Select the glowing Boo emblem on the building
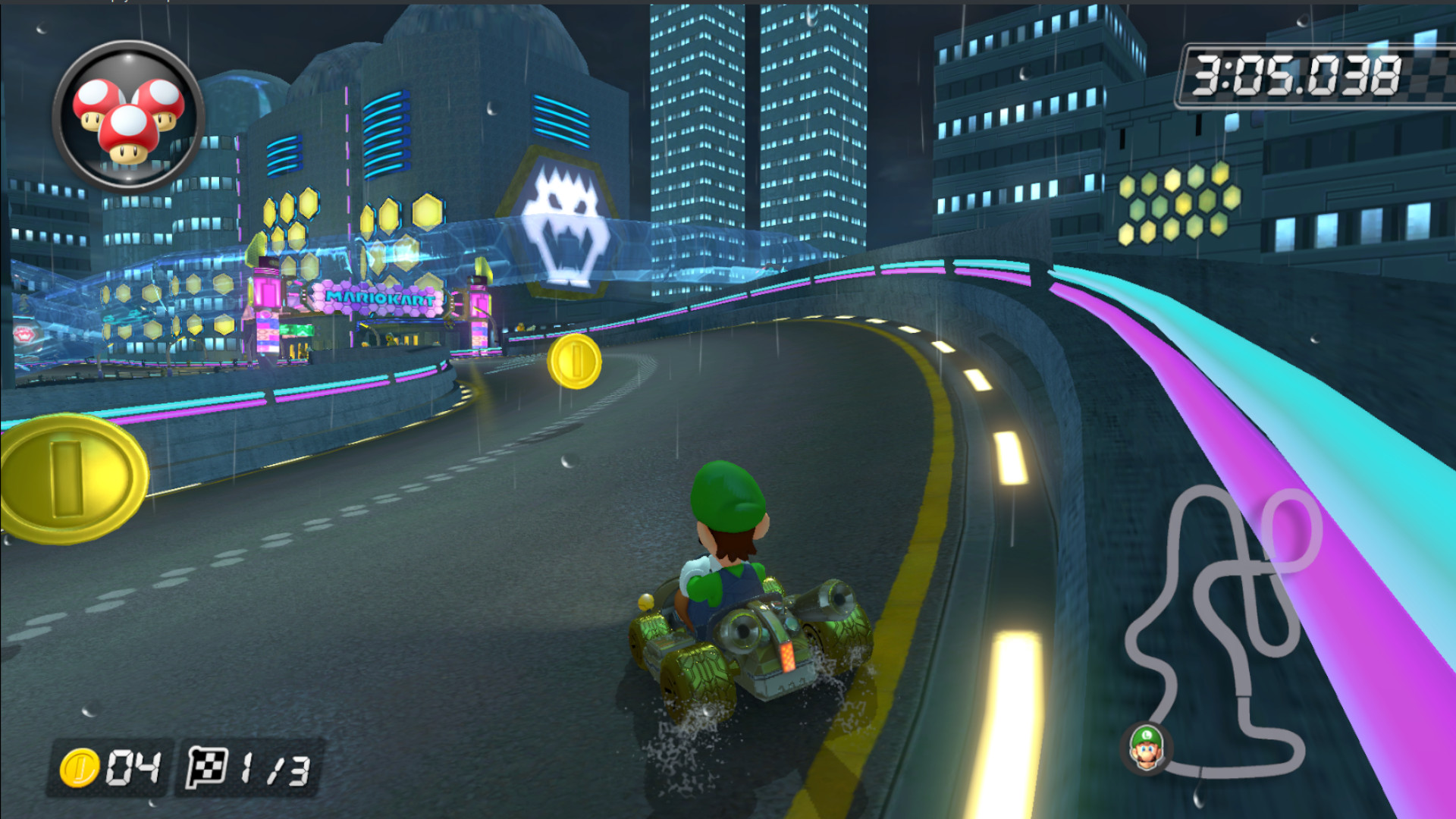The image size is (1456, 819). pos(563,220)
